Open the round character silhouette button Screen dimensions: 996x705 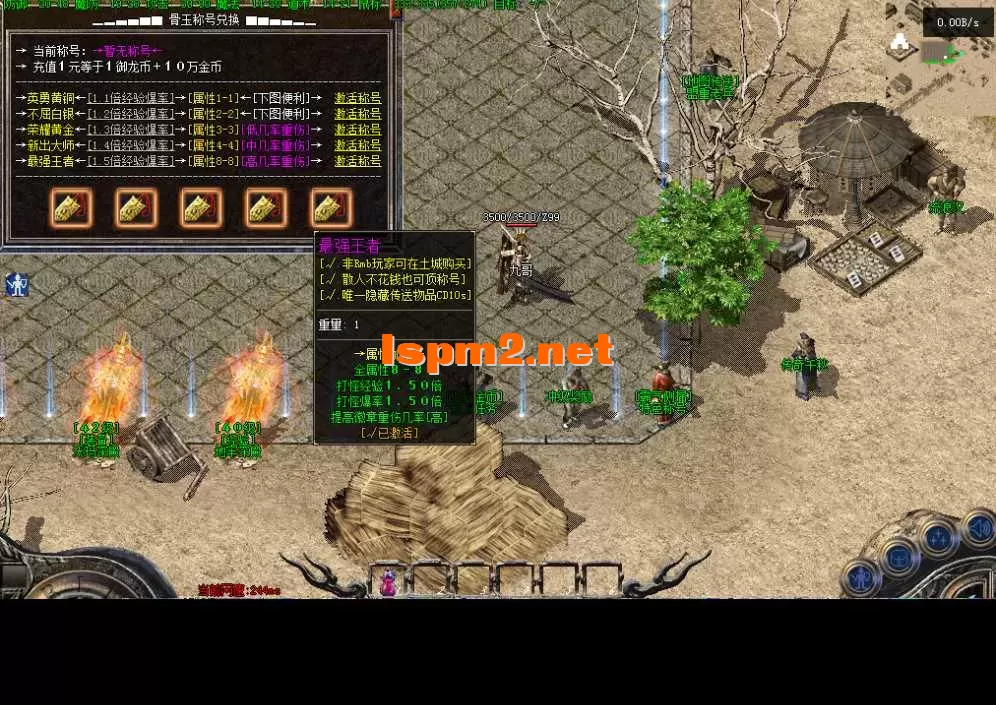coord(859,577)
